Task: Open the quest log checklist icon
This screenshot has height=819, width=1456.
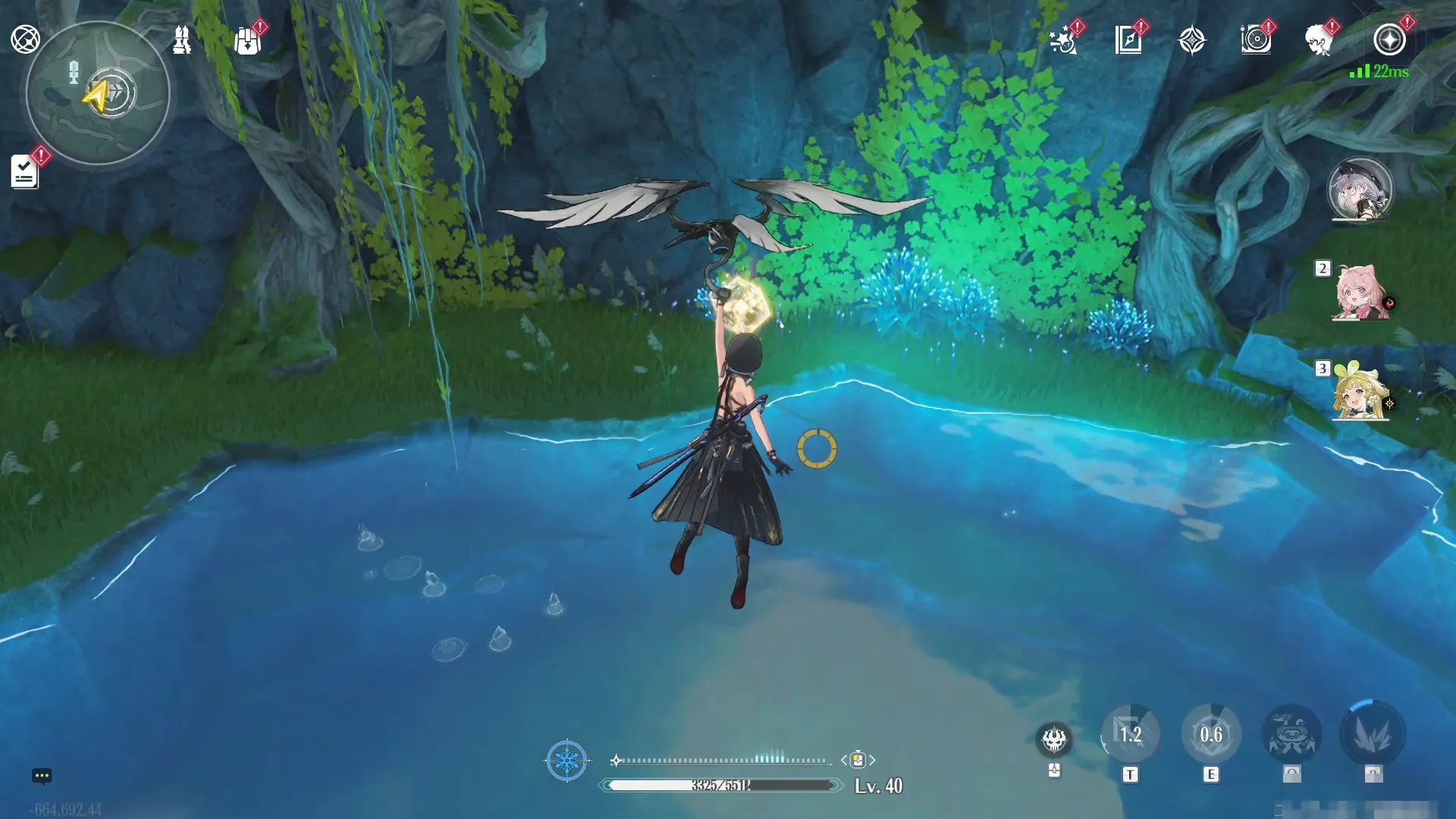Action: click(x=24, y=172)
